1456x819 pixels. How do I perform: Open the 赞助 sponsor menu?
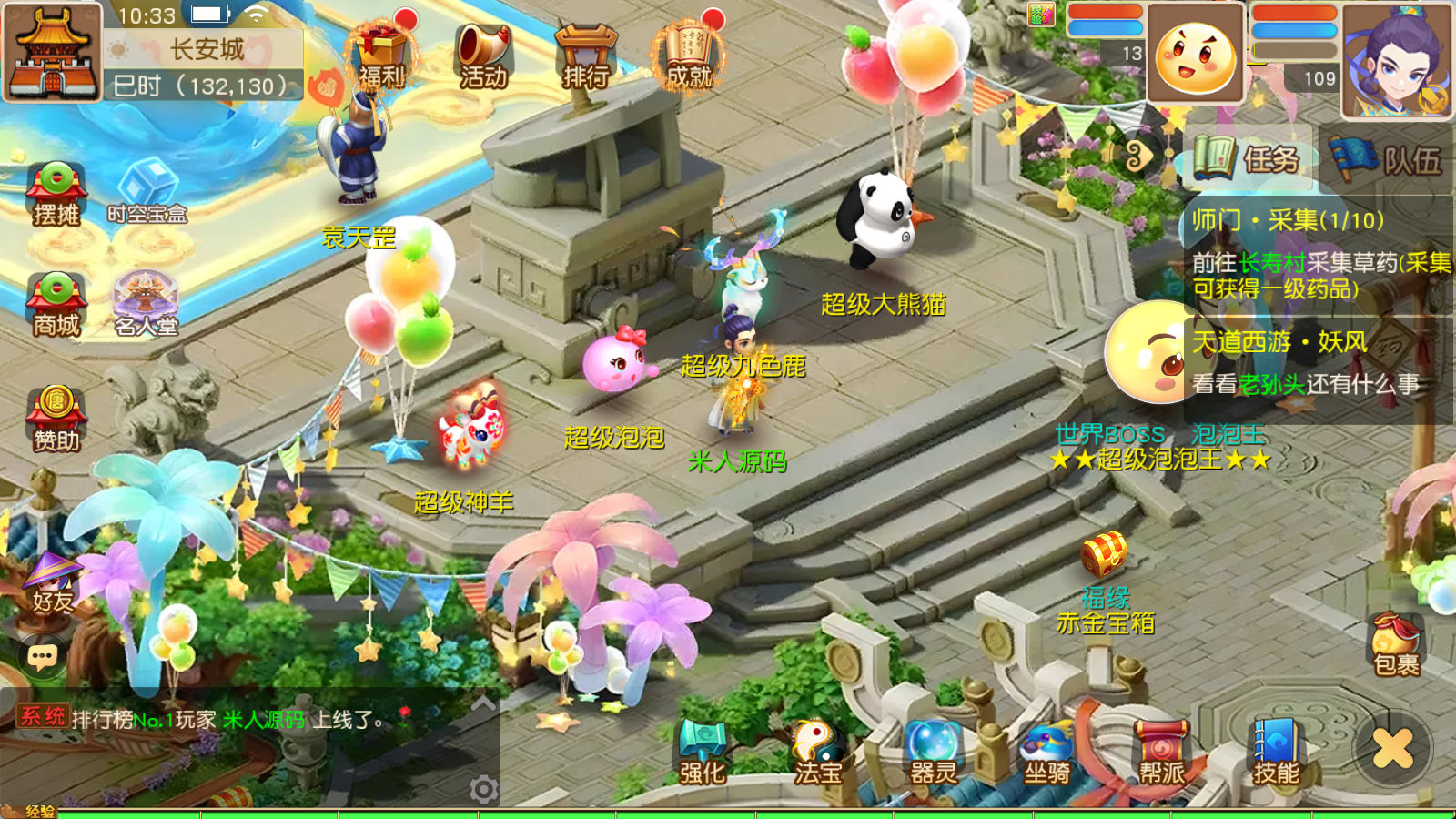(56, 419)
